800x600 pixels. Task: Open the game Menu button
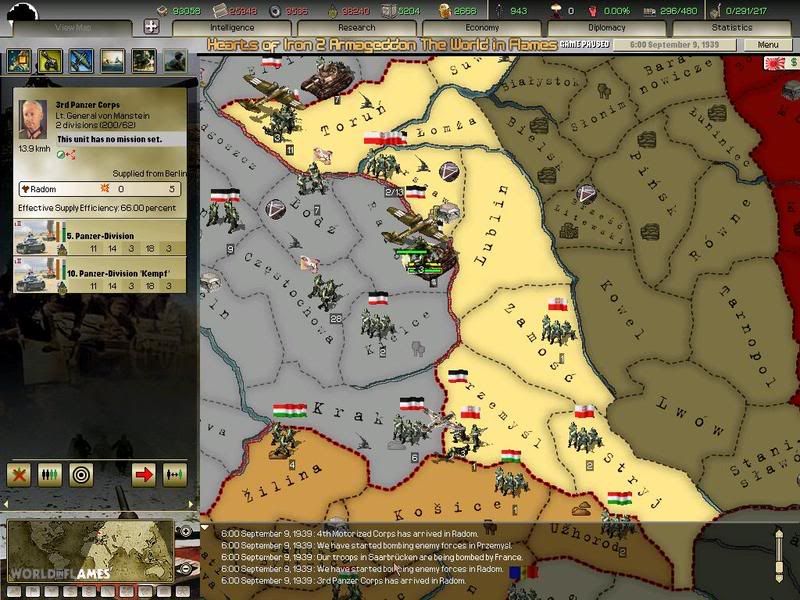768,45
